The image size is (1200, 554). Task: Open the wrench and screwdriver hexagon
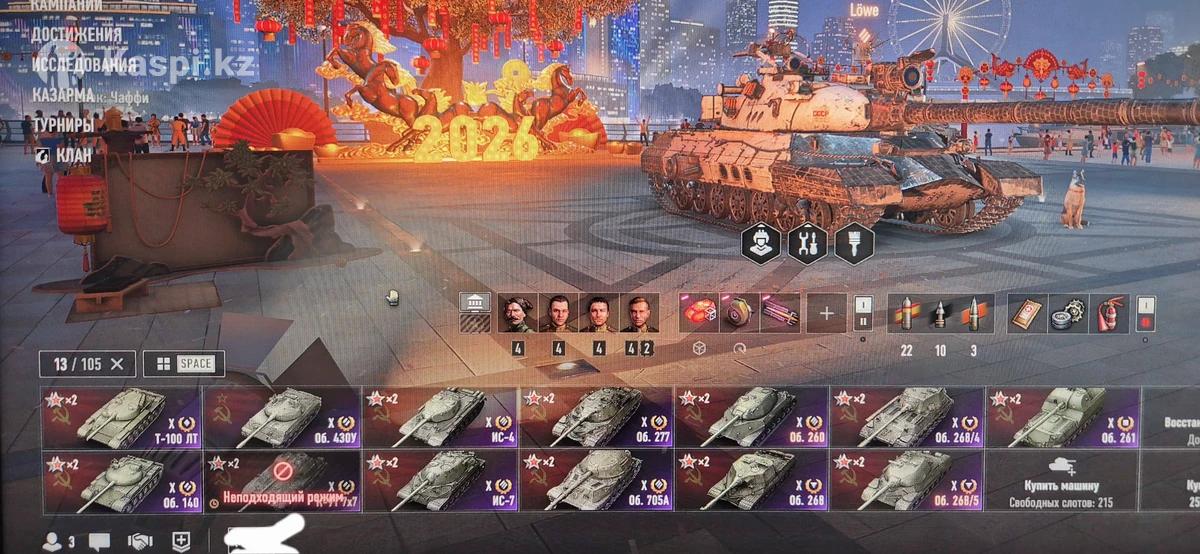click(808, 242)
